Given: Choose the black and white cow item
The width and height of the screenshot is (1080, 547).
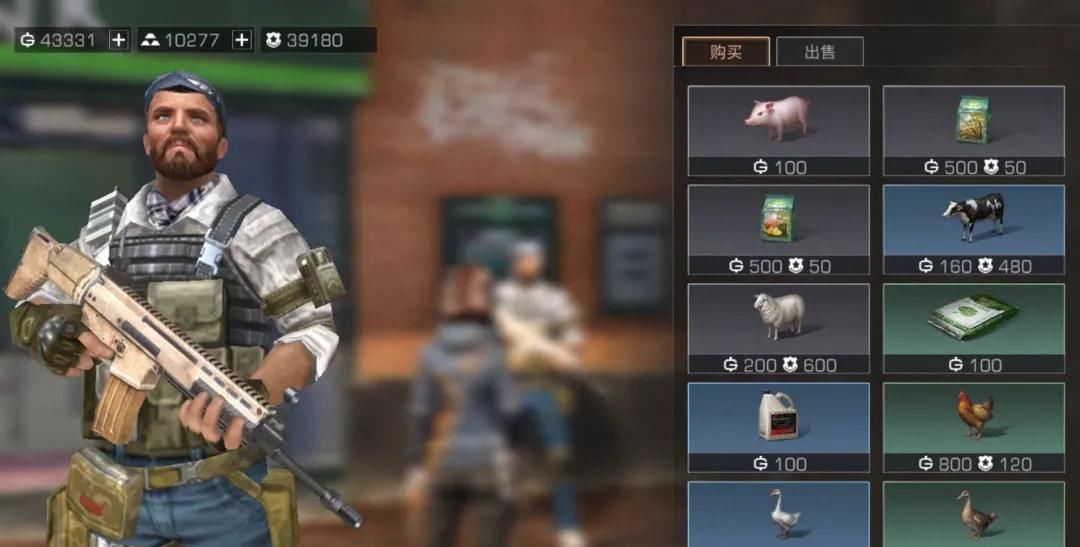Looking at the screenshot, I should coord(973,229).
